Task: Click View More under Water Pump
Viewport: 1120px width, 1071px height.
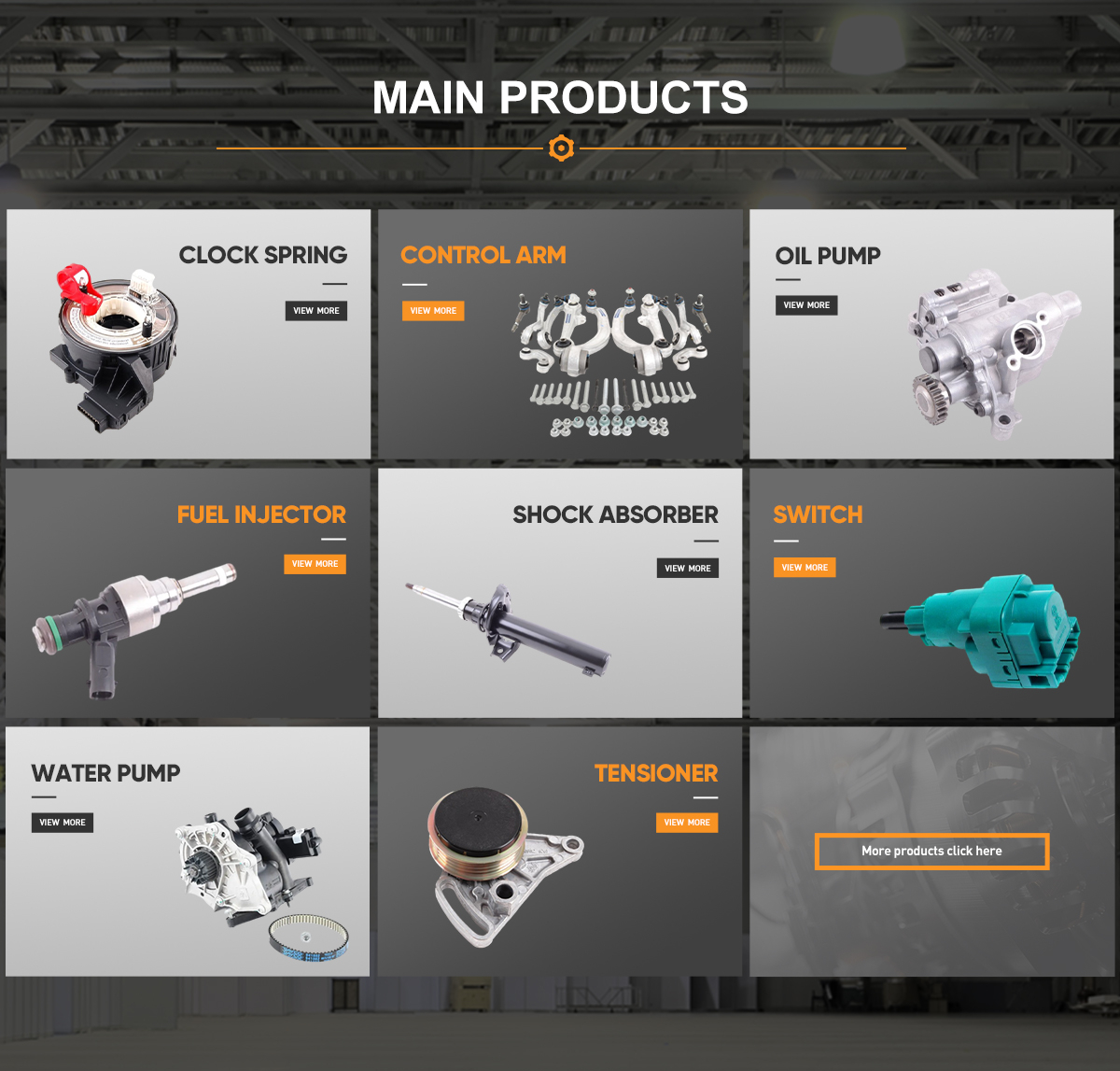Action: point(63,823)
